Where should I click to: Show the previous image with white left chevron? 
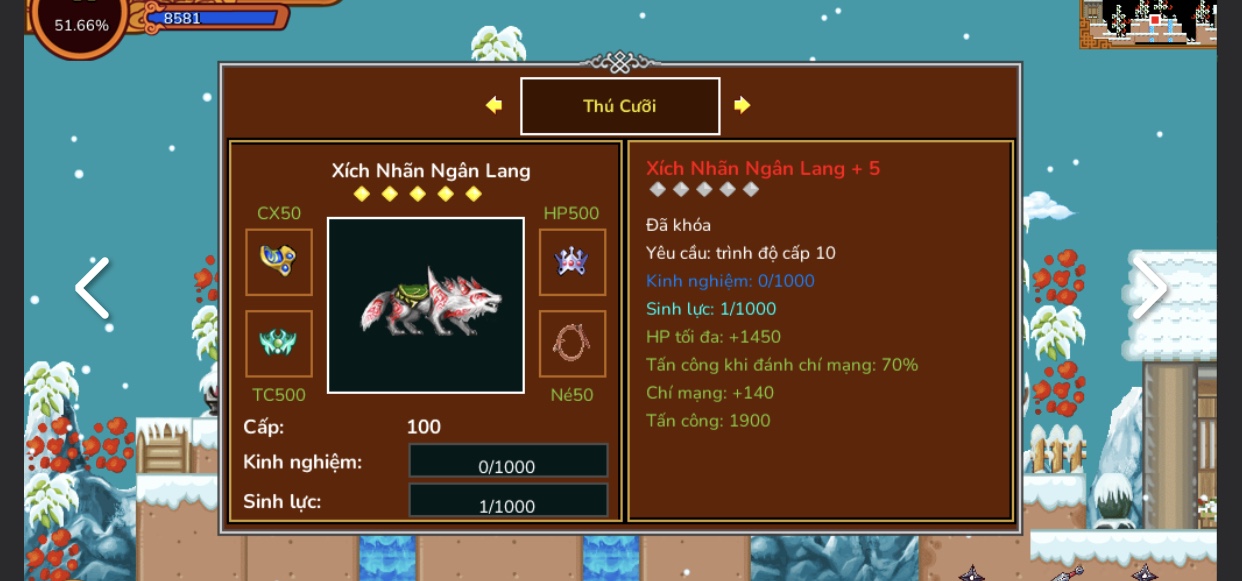(92, 288)
